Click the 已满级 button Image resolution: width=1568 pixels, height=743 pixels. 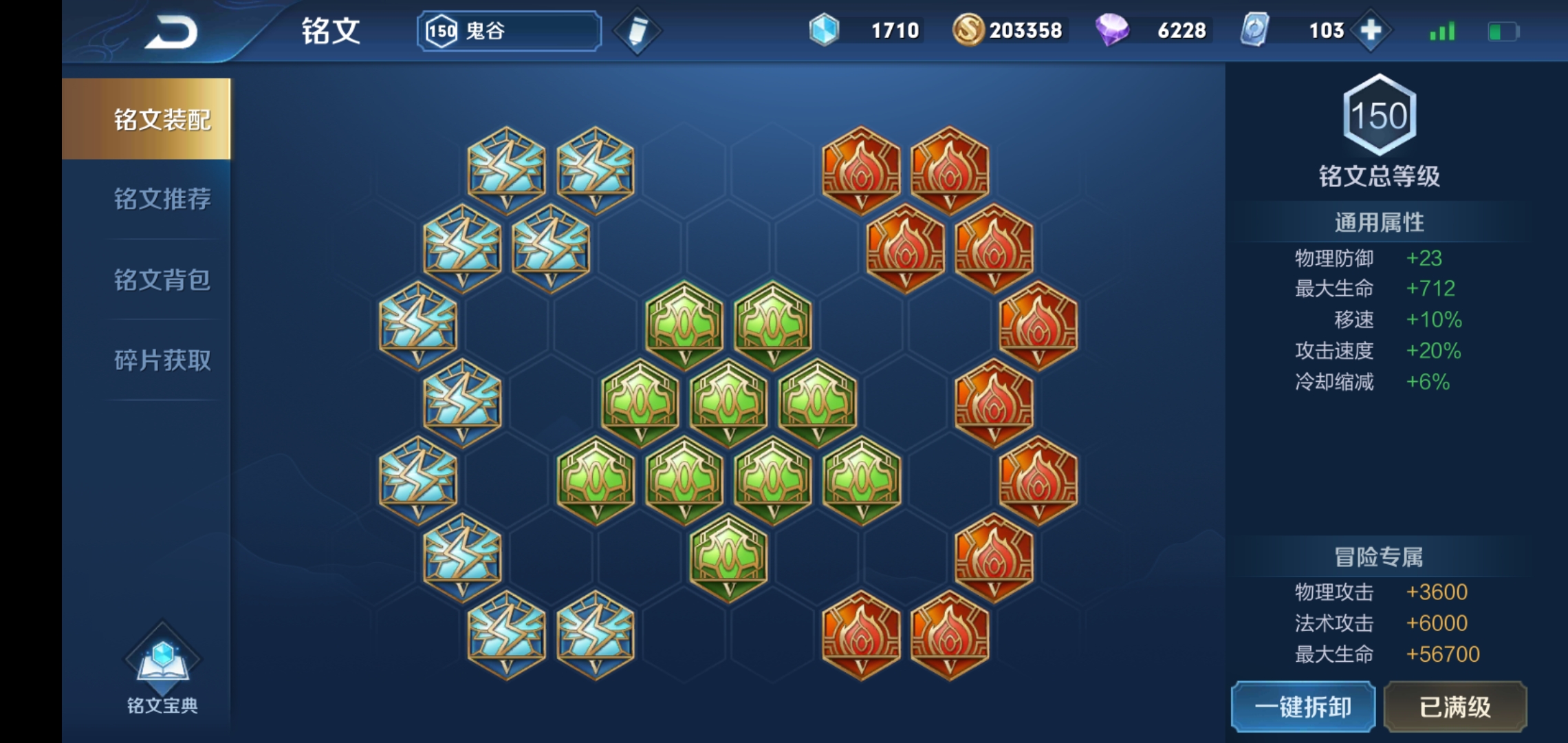(1455, 707)
